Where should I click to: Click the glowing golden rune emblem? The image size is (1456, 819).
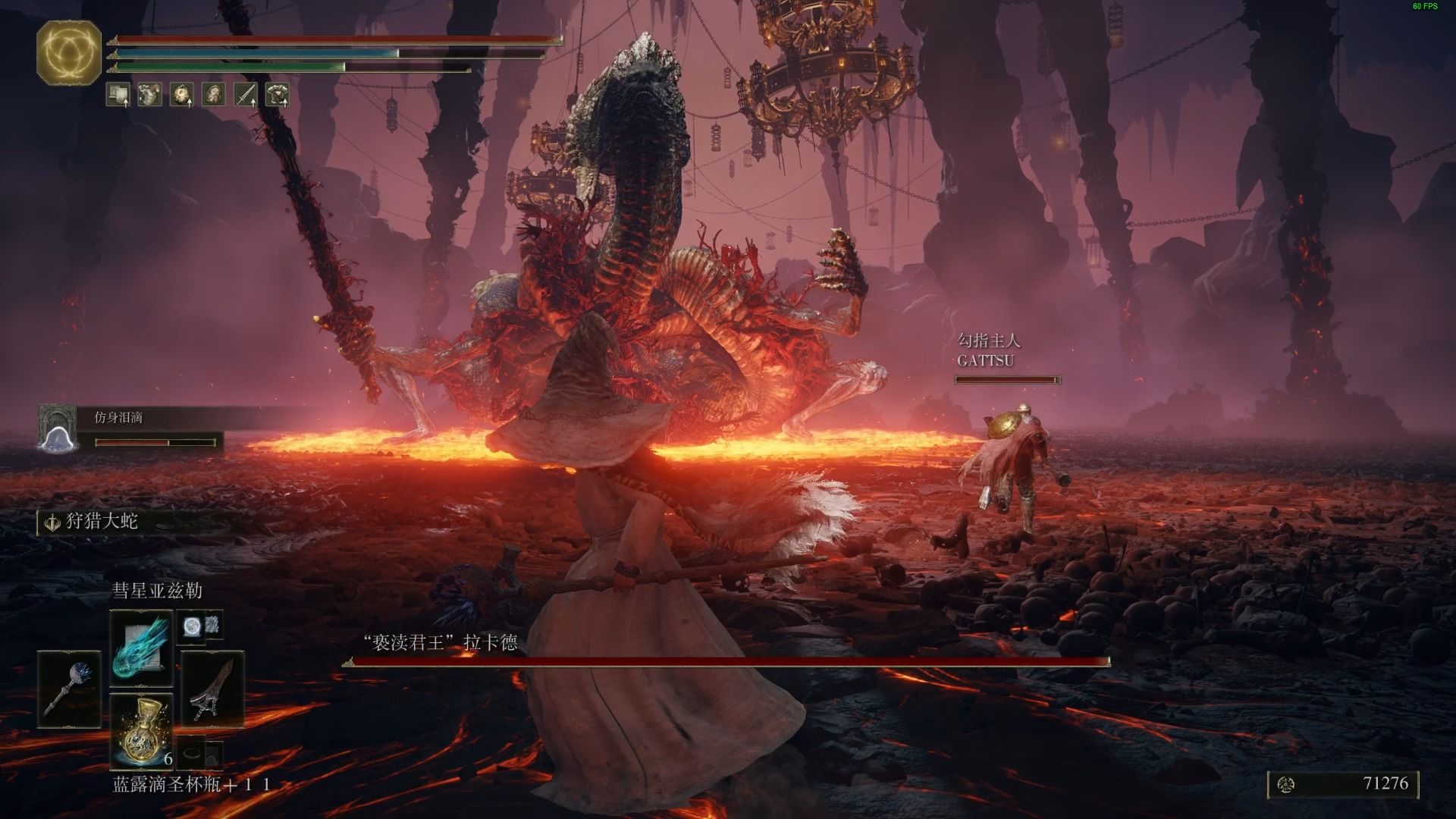(69, 52)
